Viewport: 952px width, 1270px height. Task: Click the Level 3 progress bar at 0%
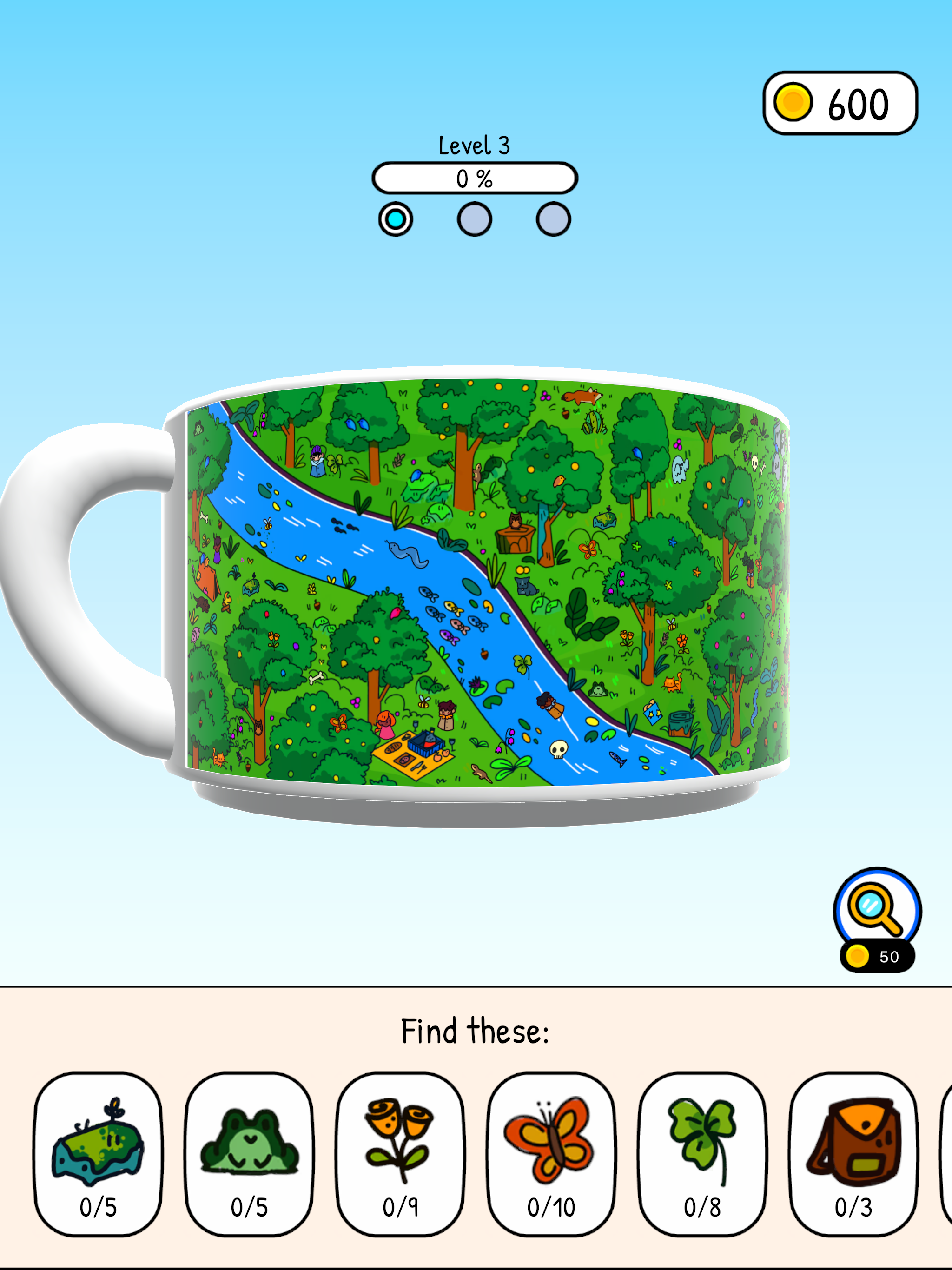click(474, 179)
